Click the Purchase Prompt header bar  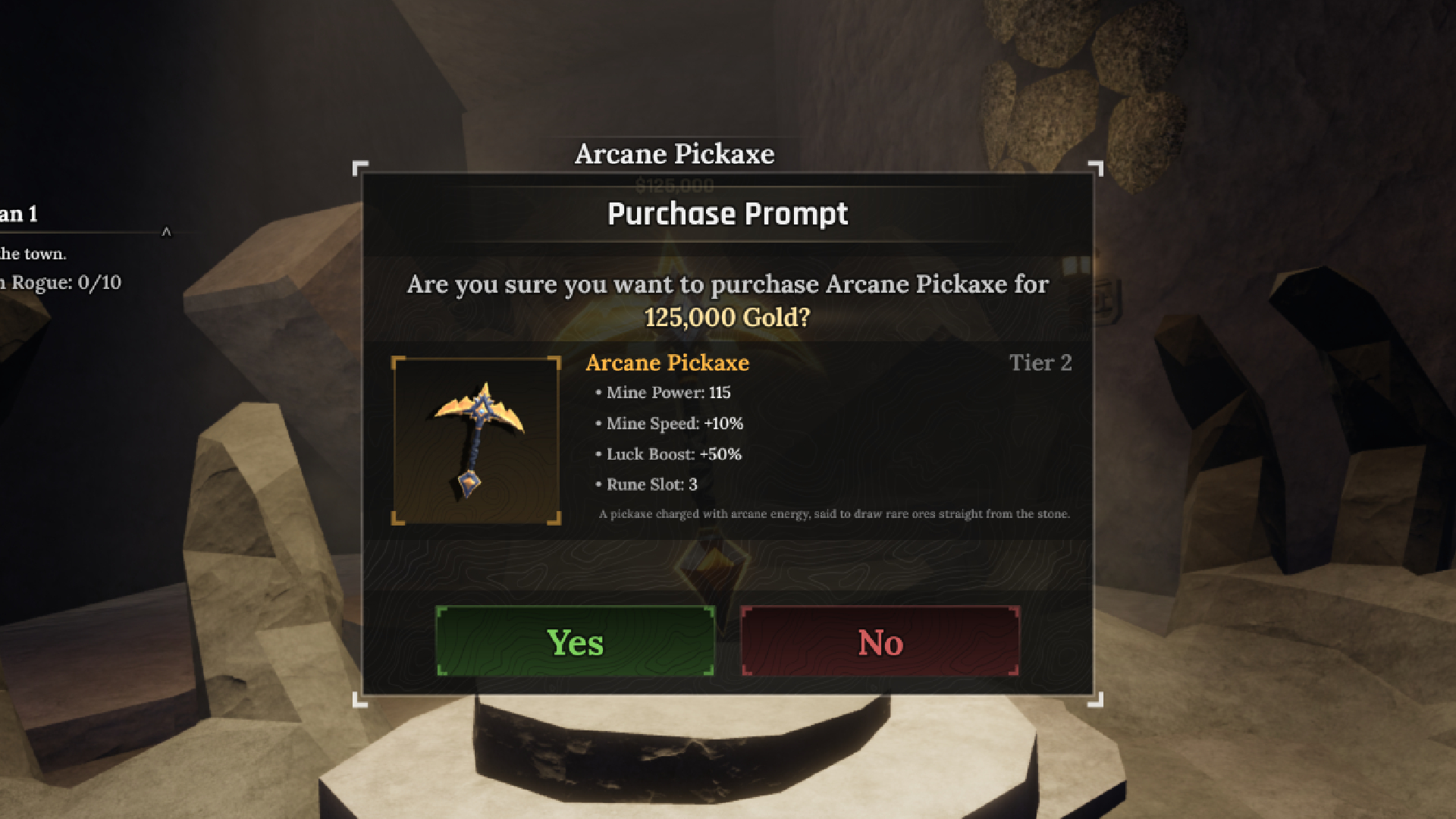pos(727,214)
